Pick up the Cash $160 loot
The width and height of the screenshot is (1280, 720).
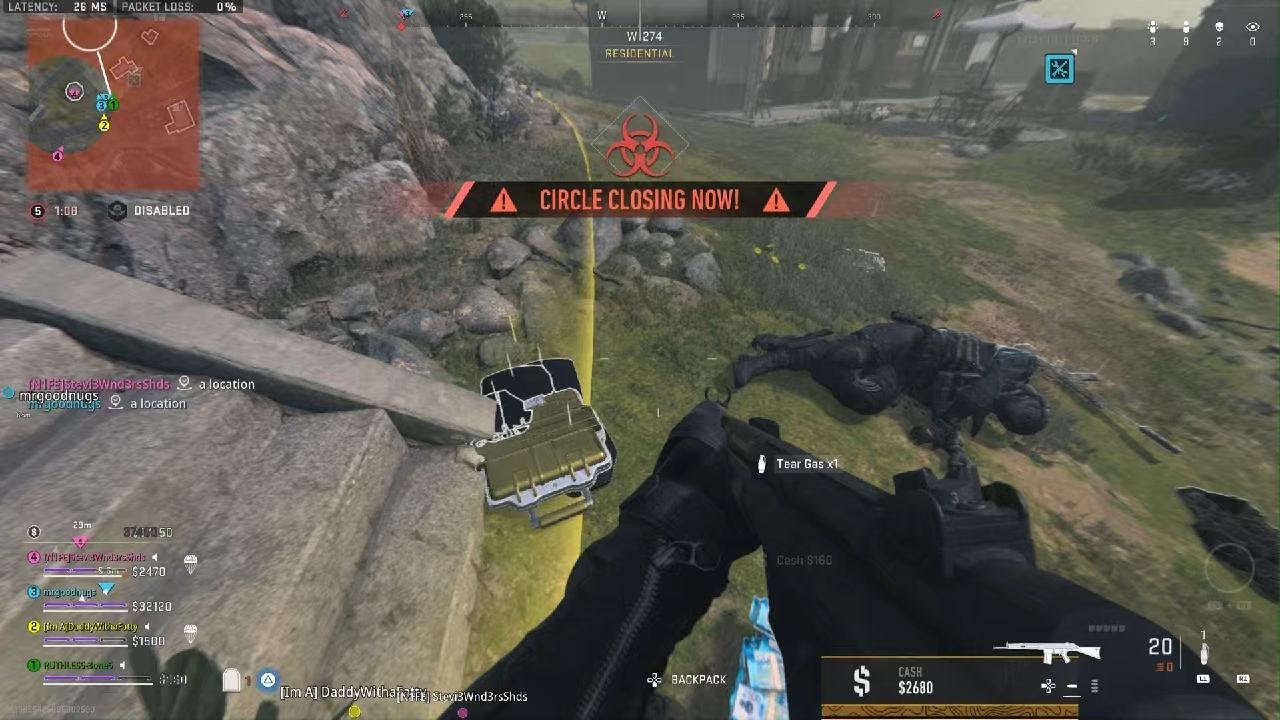coord(804,560)
